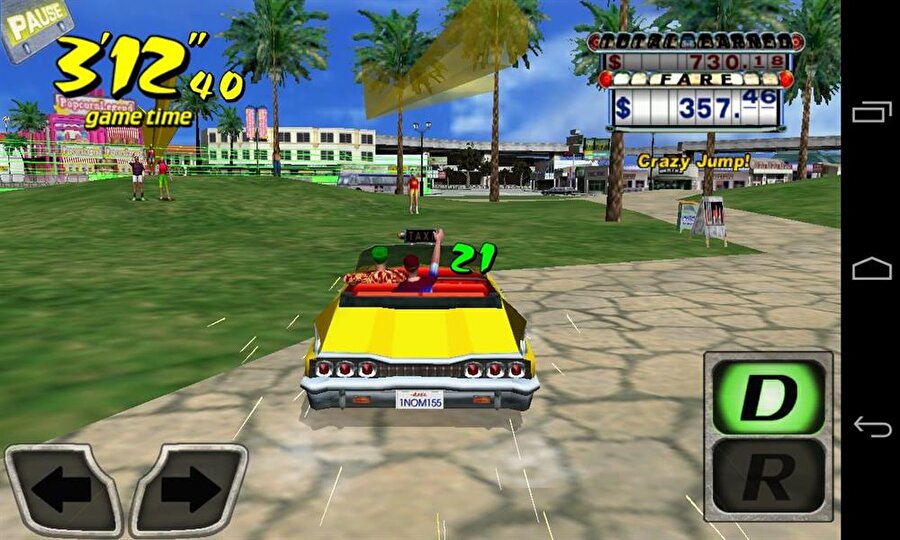Screen dimensions: 900x540
Task: Steer right with the right arrow button
Action: 189,490
